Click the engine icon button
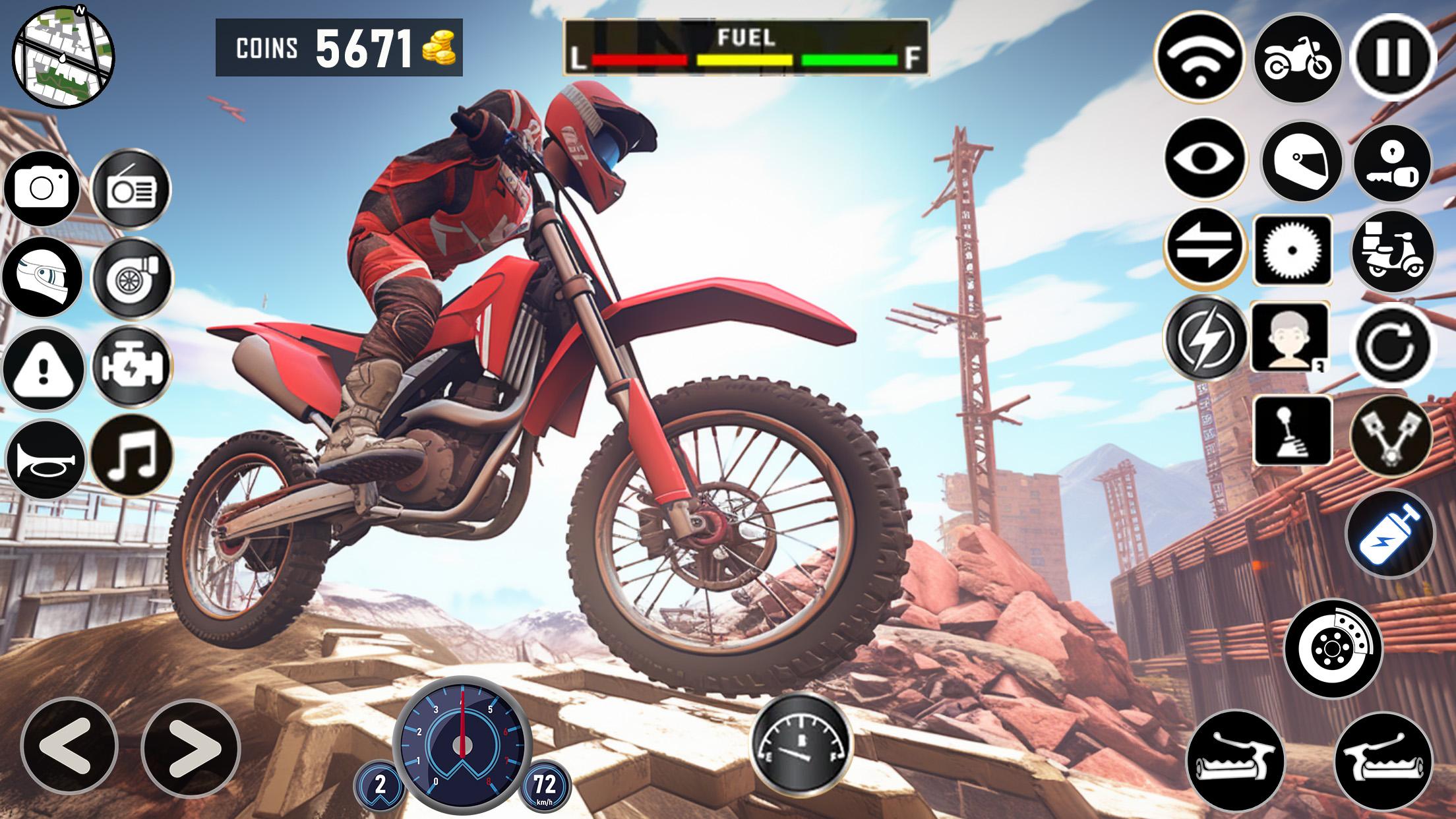1456x819 pixels. click(131, 366)
